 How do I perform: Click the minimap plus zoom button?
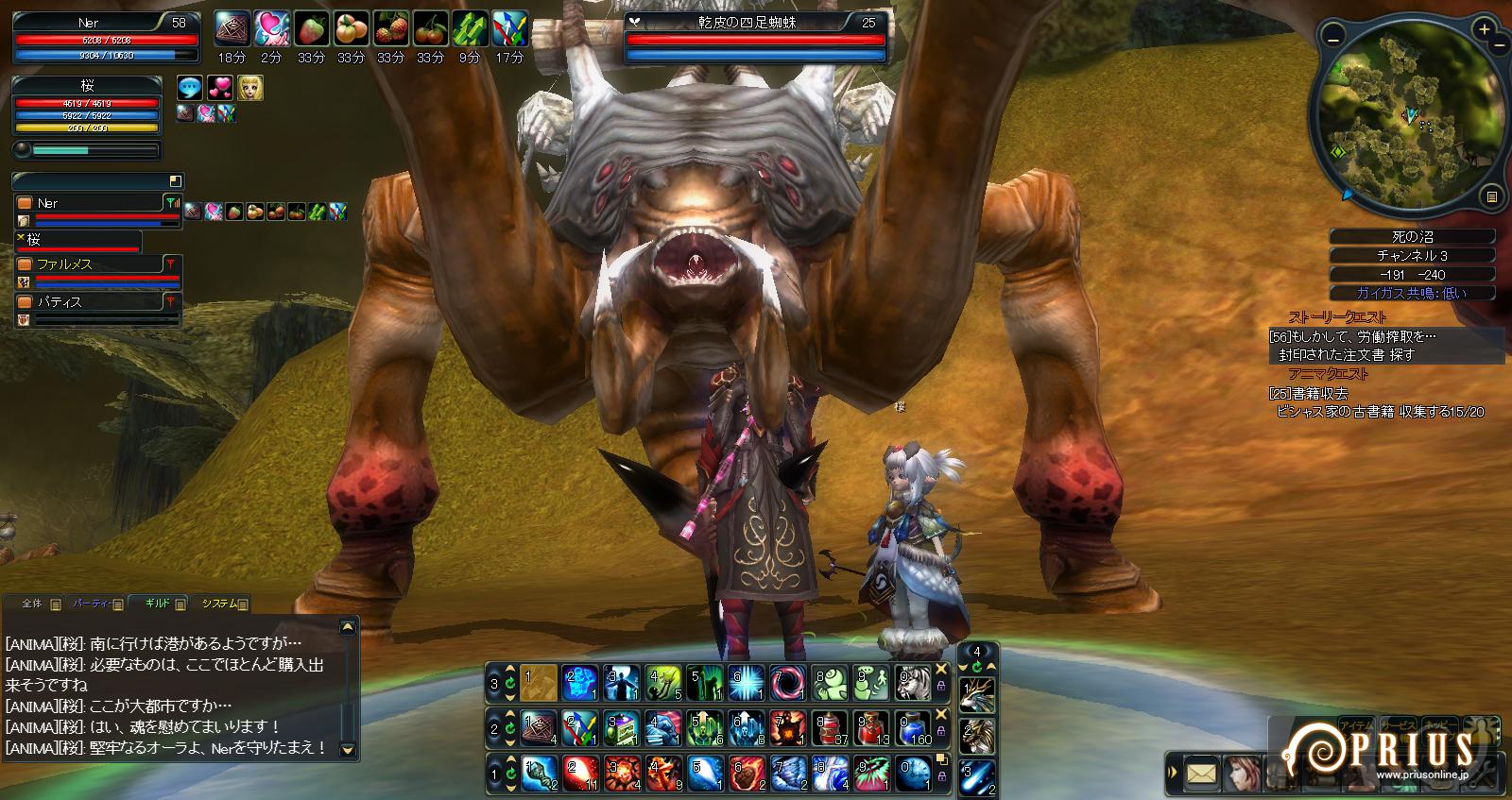coord(1485,30)
